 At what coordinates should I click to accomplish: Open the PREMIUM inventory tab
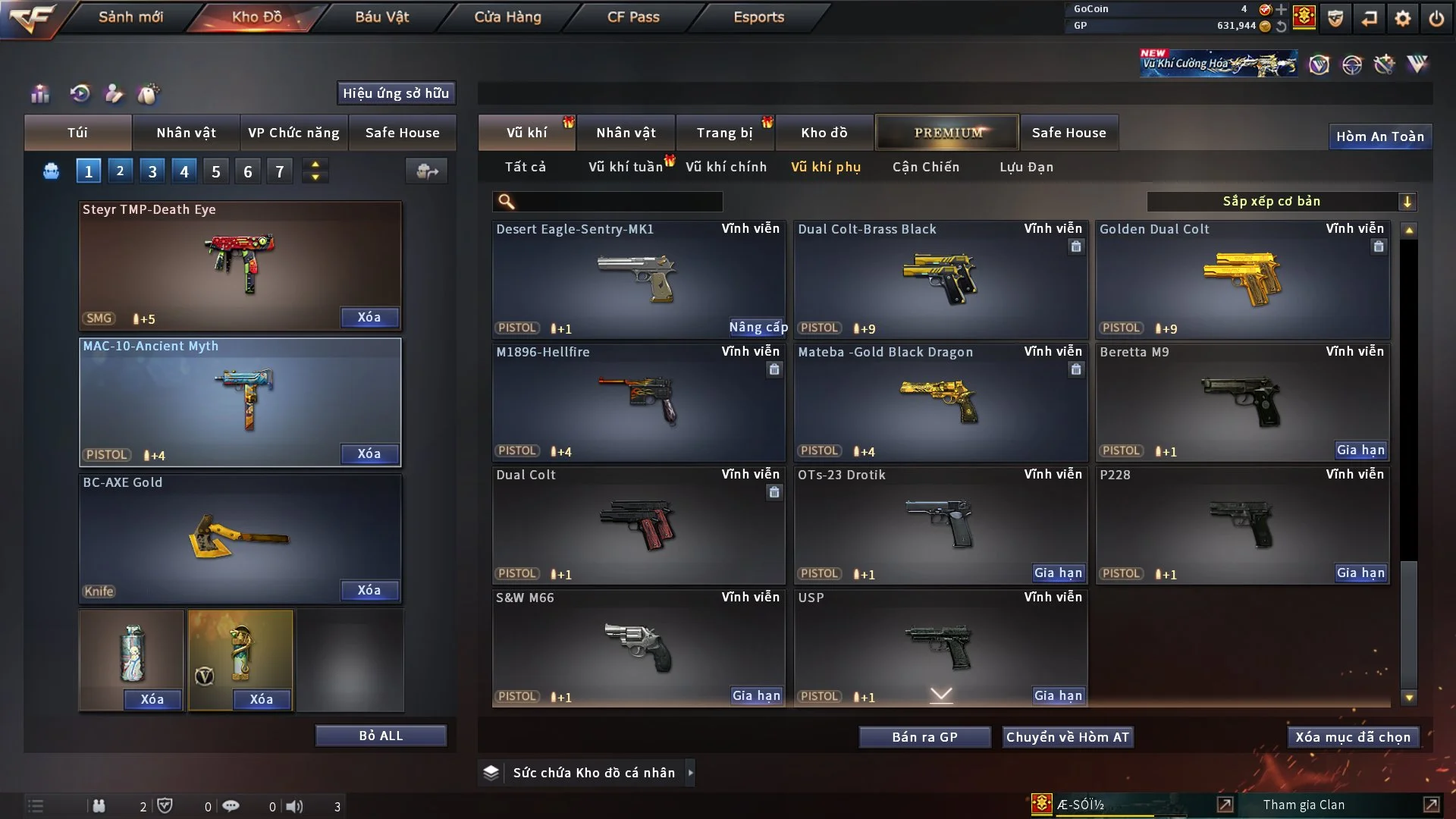pyautogui.click(x=947, y=133)
